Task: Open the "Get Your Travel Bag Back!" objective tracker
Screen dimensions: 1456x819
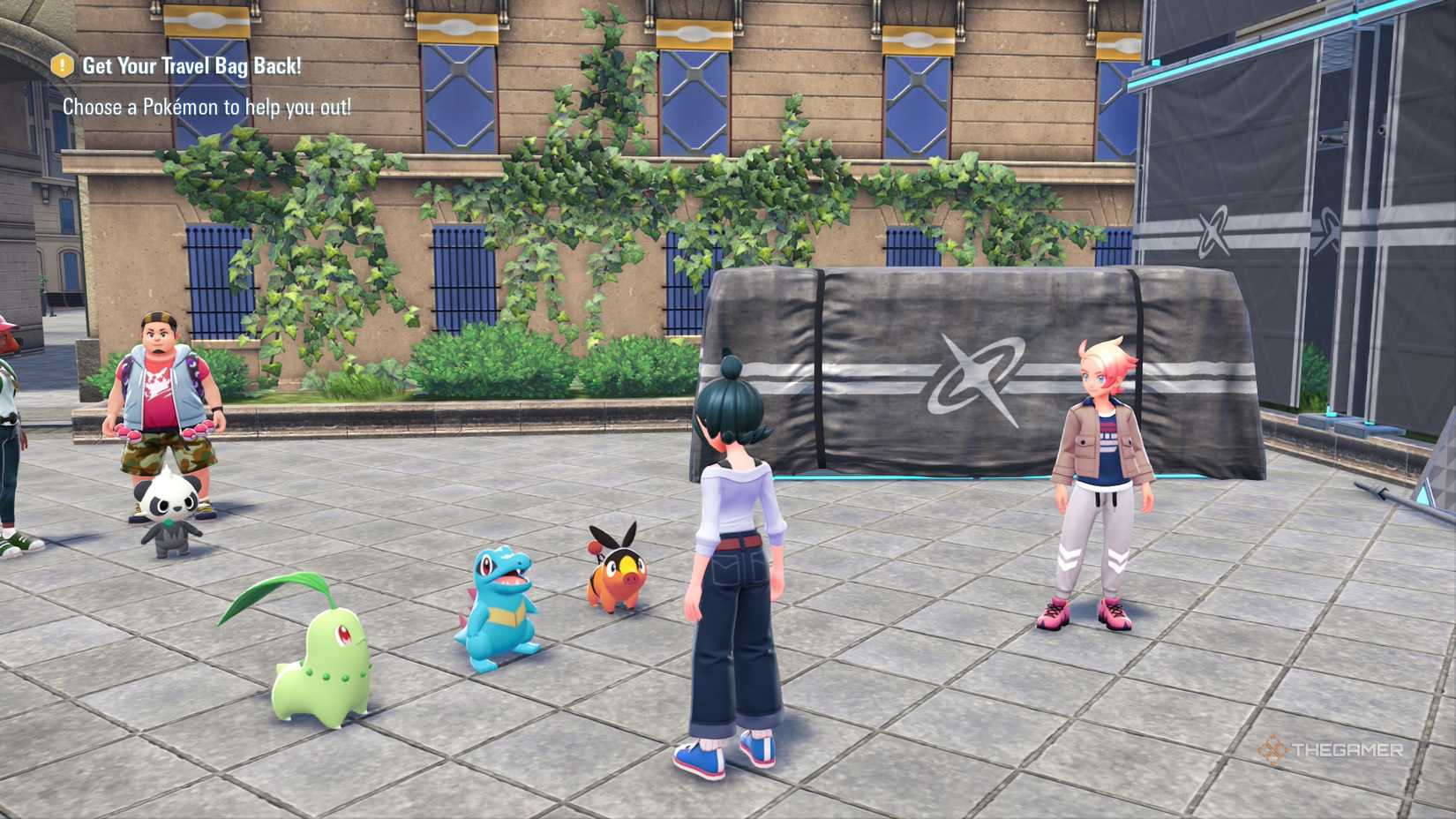Action: (191, 66)
